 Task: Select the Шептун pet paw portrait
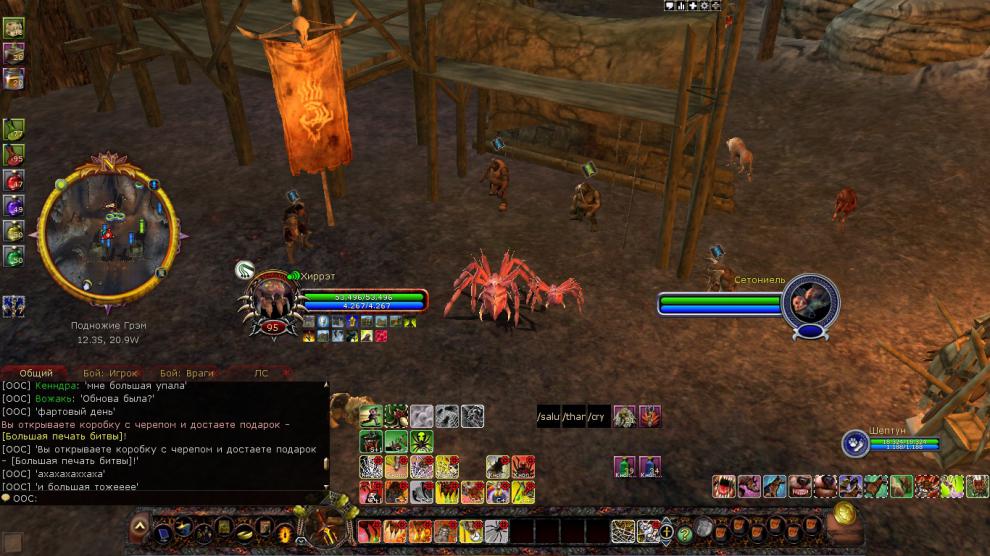pyautogui.click(x=854, y=442)
